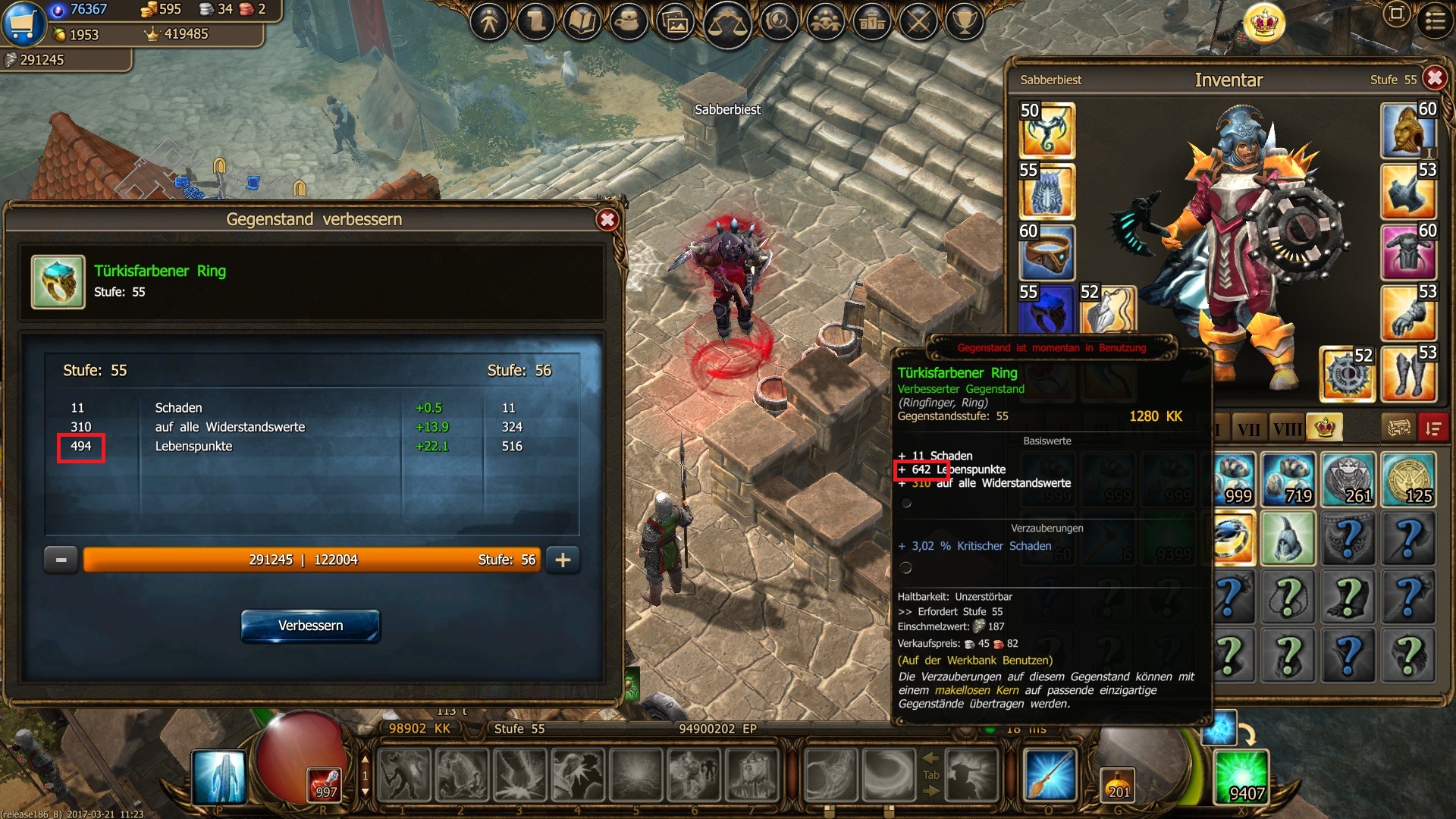This screenshot has width=1456, height=819.
Task: Select the inventory stack of 719
Action: click(1288, 479)
